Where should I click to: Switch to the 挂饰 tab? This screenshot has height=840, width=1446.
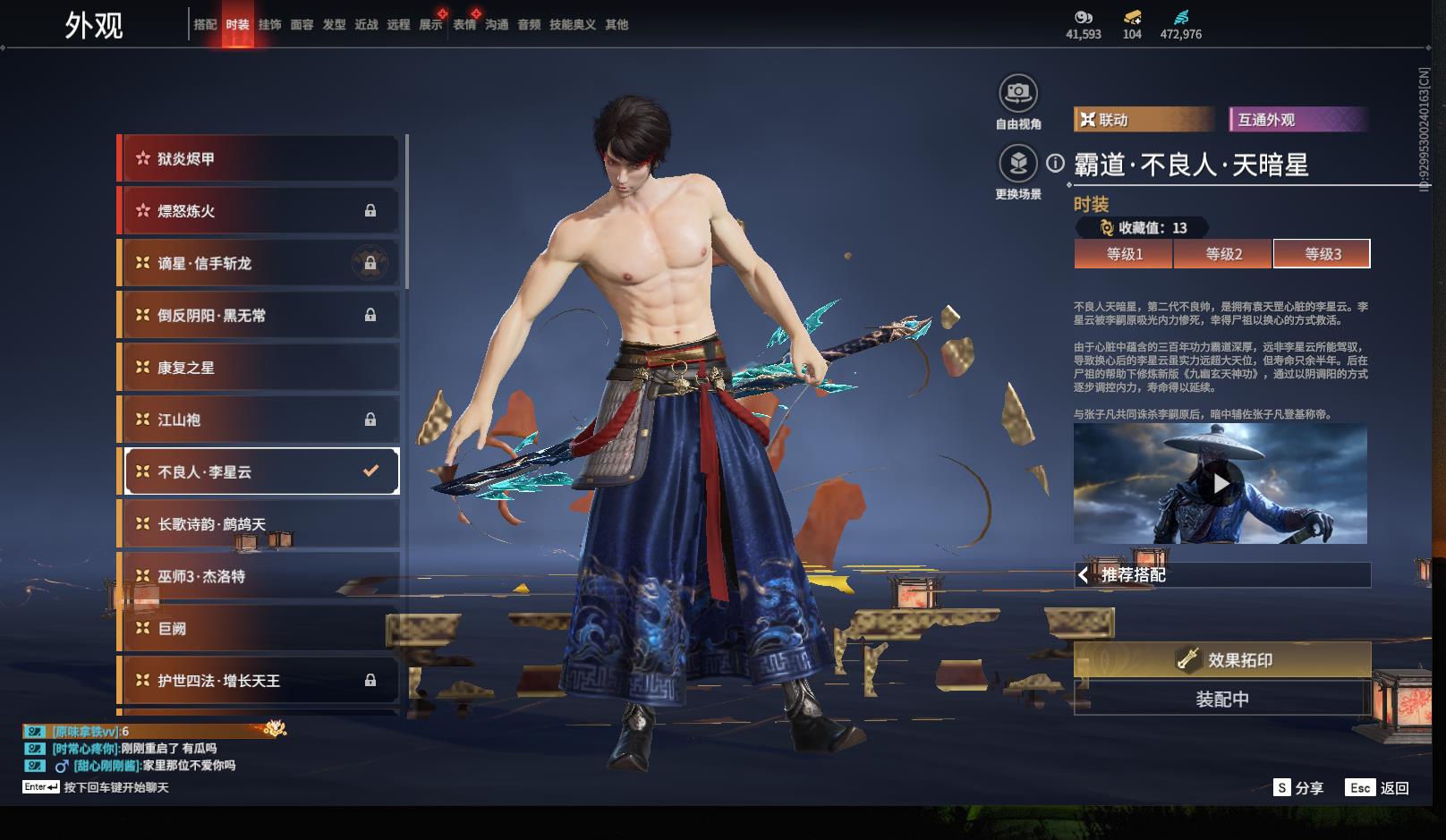(269, 25)
